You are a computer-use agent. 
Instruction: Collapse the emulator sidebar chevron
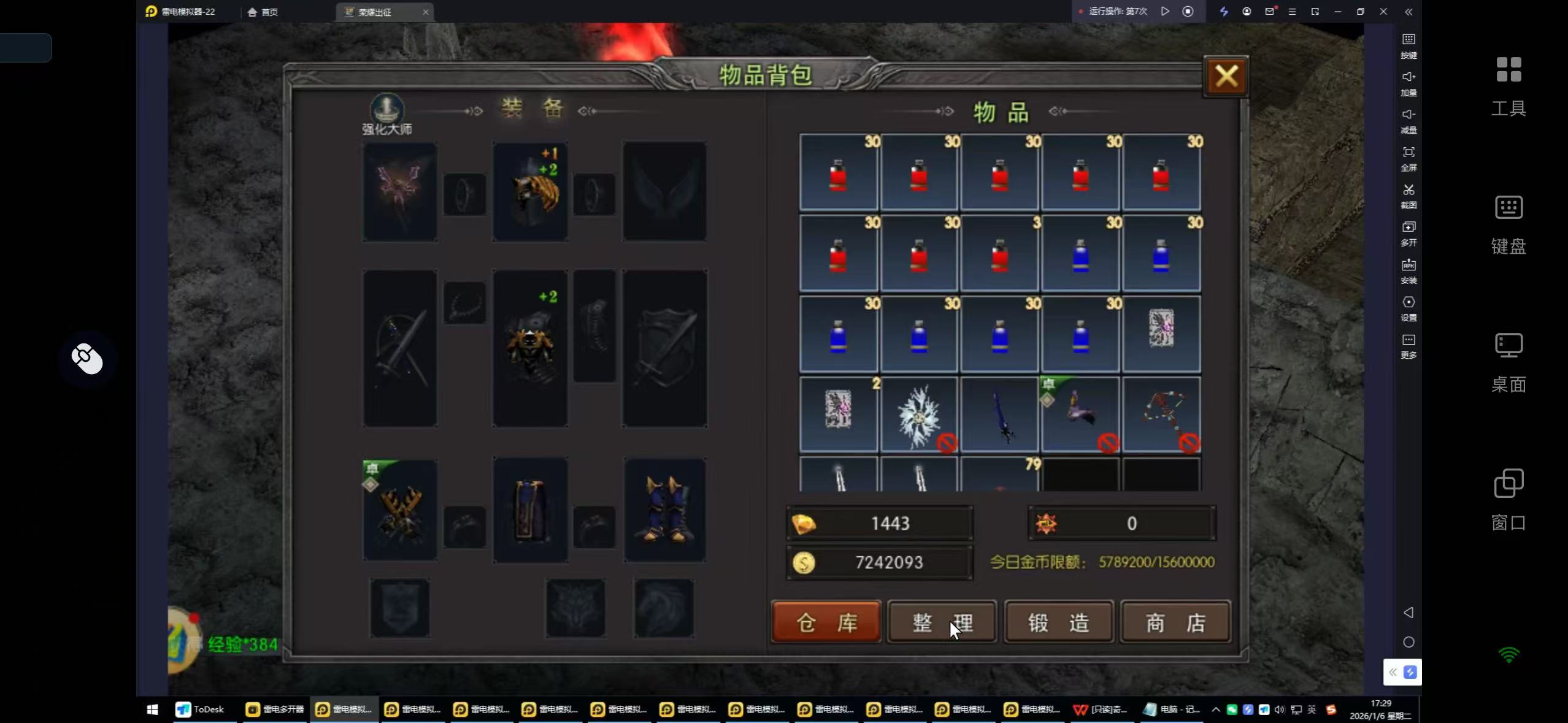point(1409,12)
